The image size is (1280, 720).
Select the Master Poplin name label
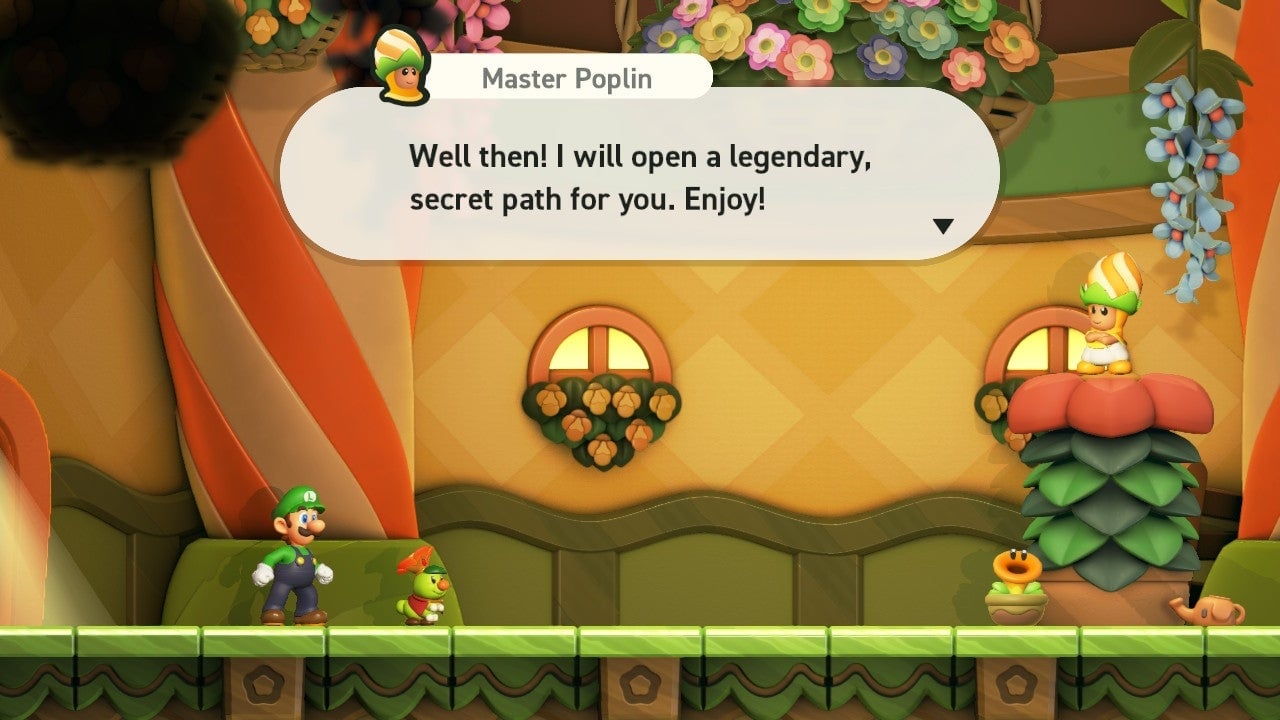[x=567, y=77]
